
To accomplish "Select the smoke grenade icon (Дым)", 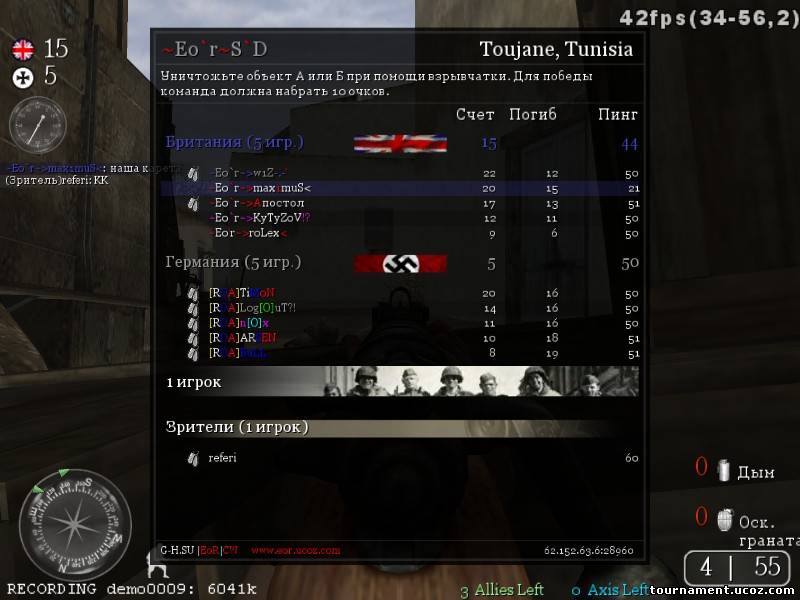I will coord(722,470).
